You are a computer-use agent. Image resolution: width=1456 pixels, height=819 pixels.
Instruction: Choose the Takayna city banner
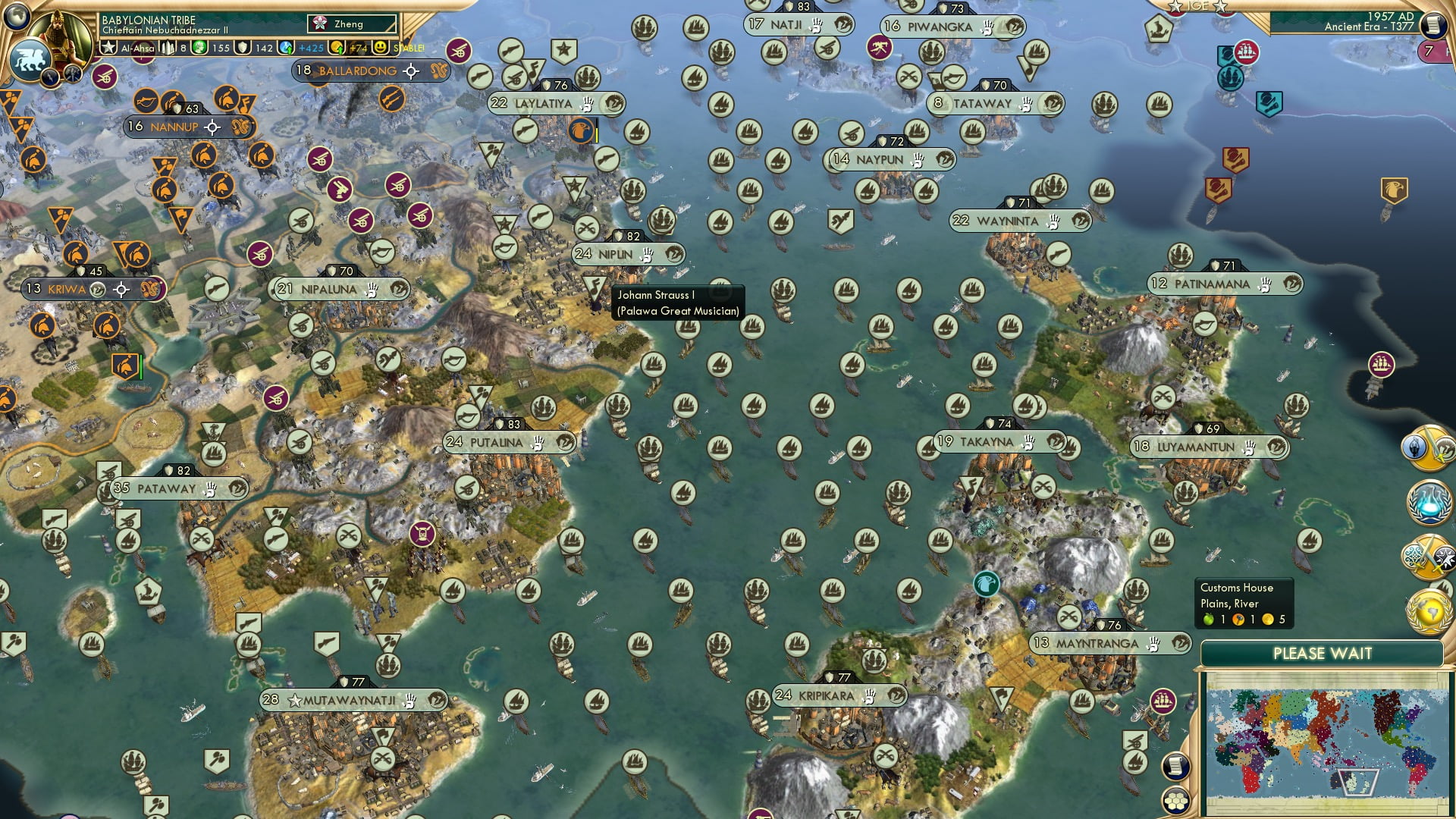click(x=987, y=442)
